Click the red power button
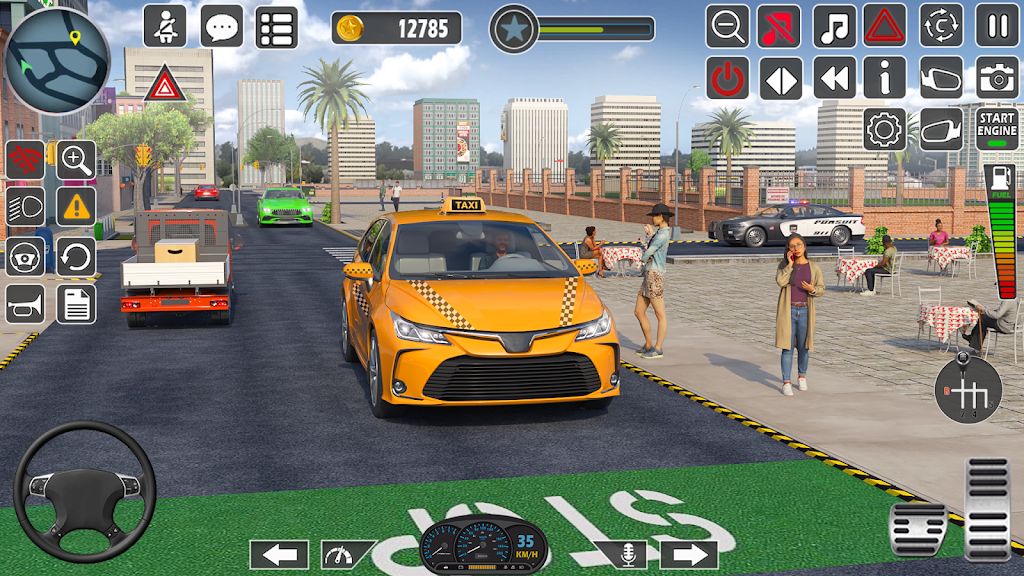 tap(727, 78)
